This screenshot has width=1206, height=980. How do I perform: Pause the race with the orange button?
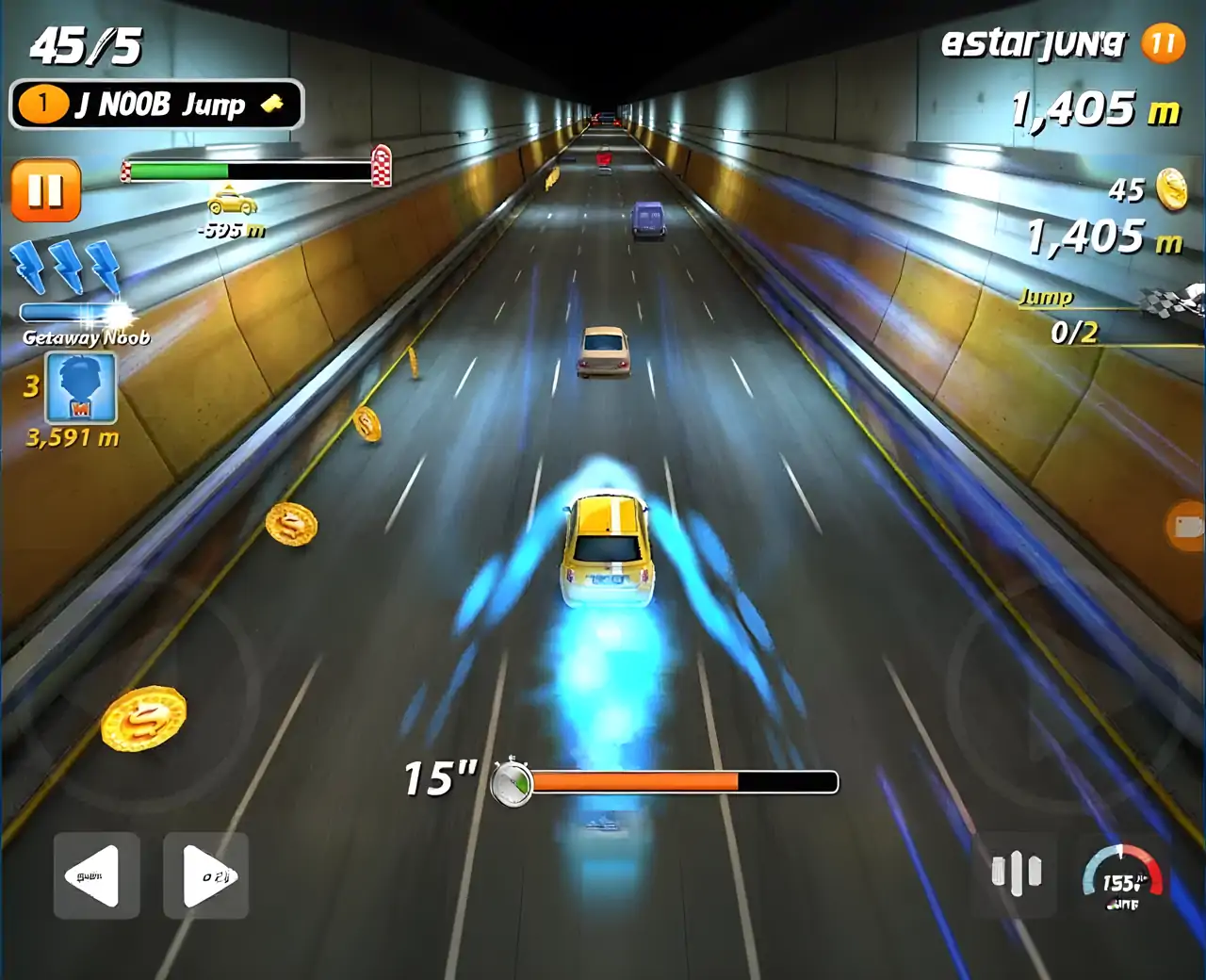pos(45,191)
